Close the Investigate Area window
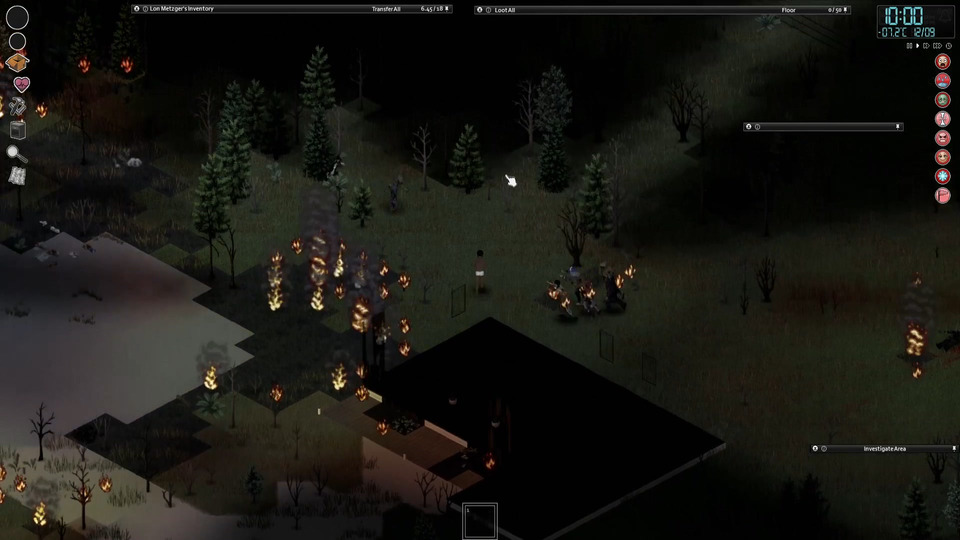Viewport: 960px width, 540px height. click(815, 449)
